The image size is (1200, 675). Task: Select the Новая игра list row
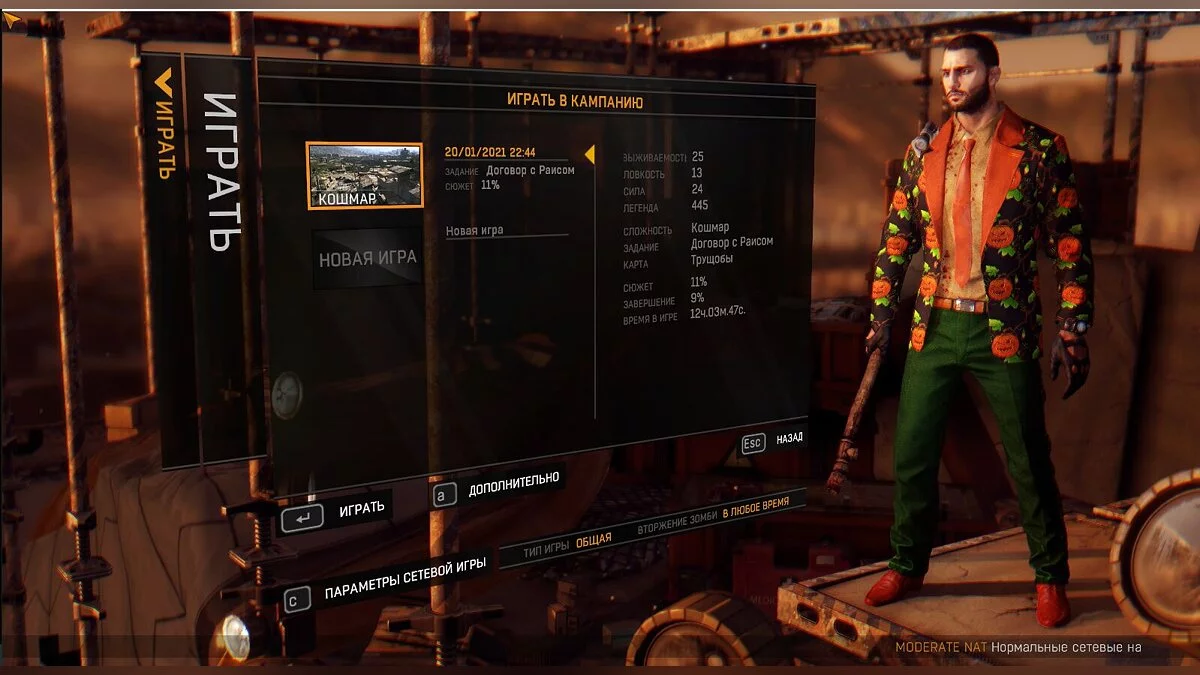tap(505, 231)
